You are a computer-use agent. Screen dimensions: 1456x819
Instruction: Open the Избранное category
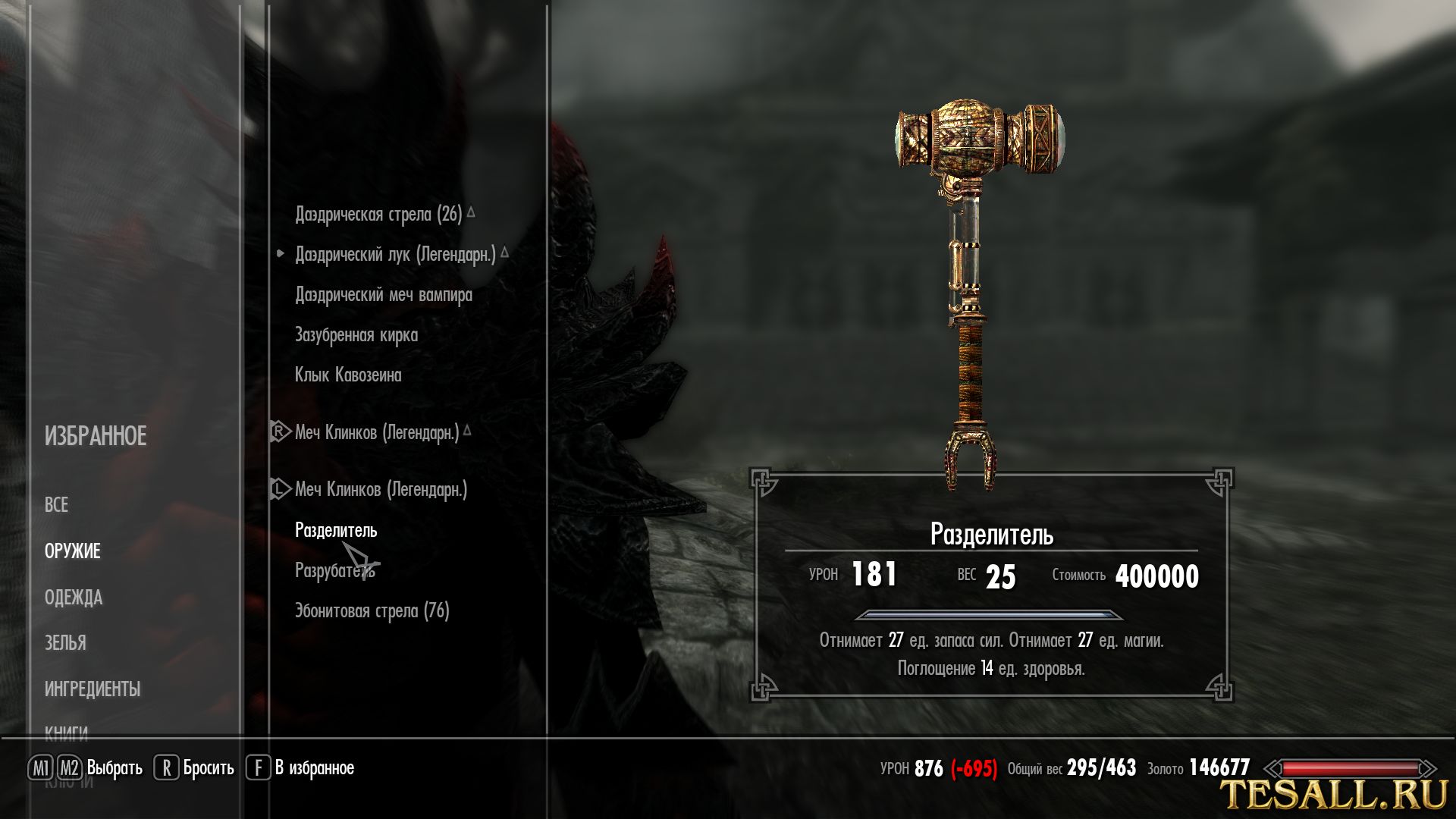pyautogui.click(x=96, y=436)
